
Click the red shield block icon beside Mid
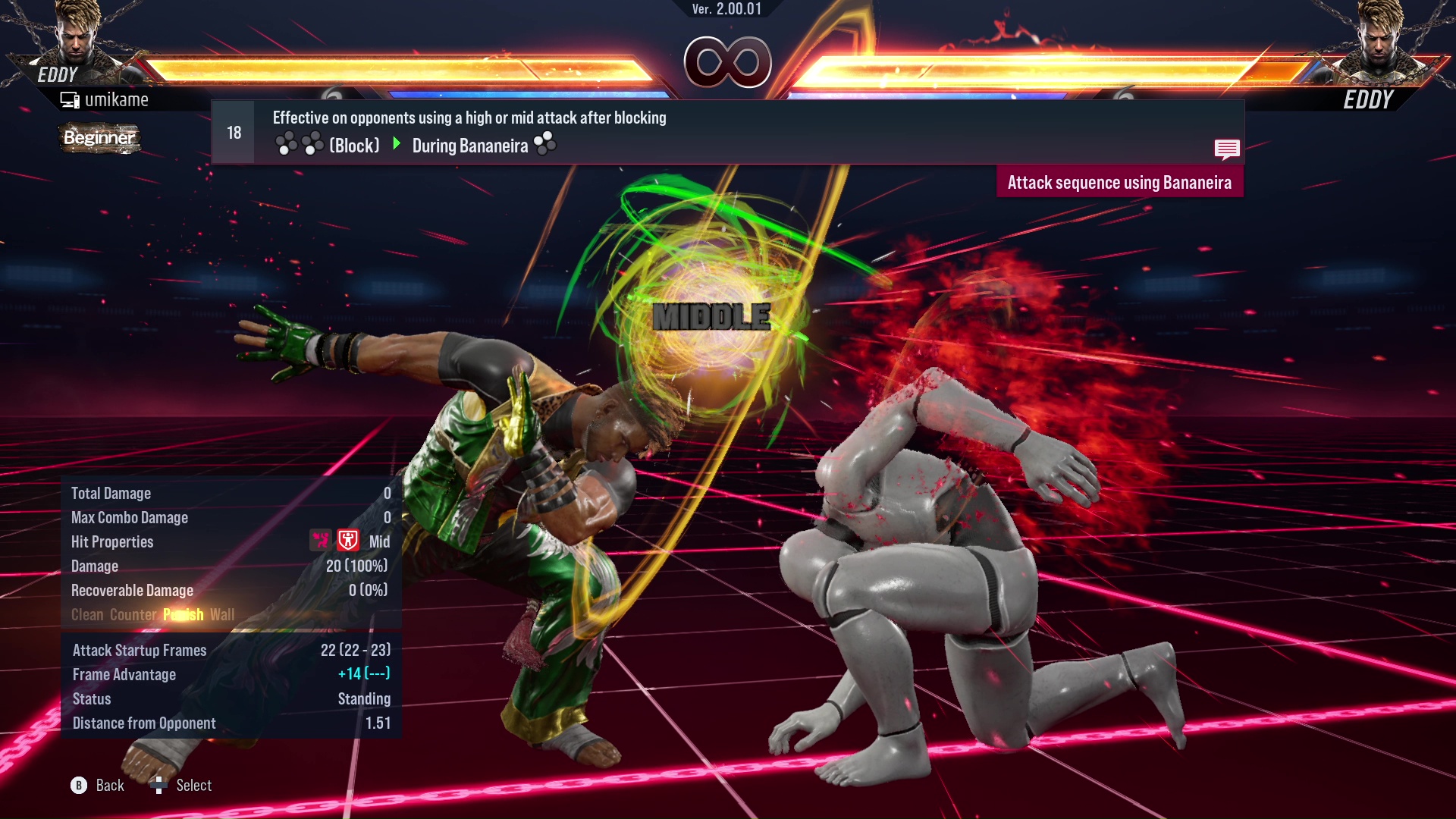click(x=347, y=541)
